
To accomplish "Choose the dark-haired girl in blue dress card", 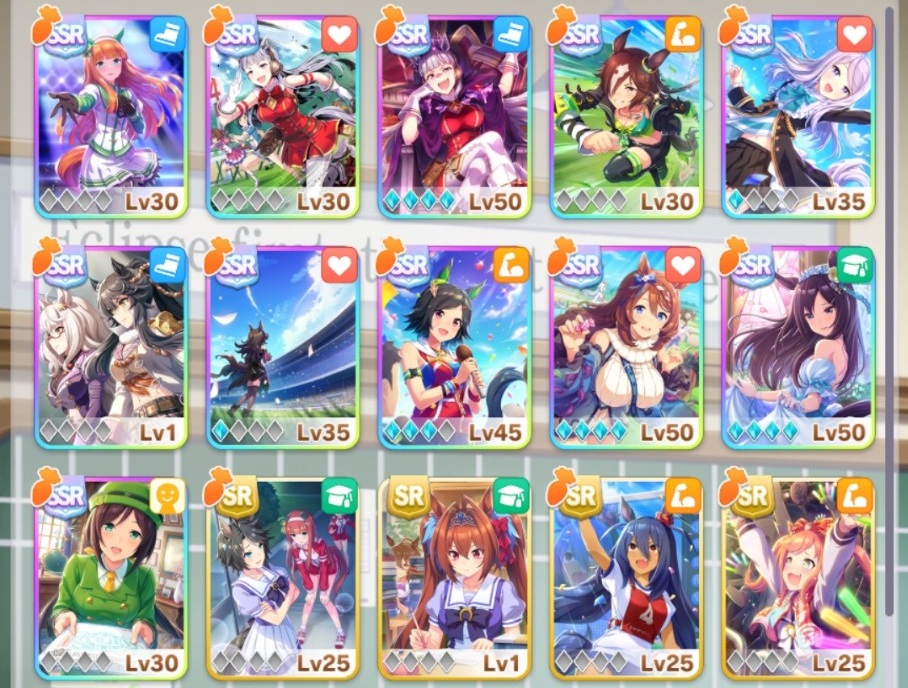I will (x=797, y=345).
